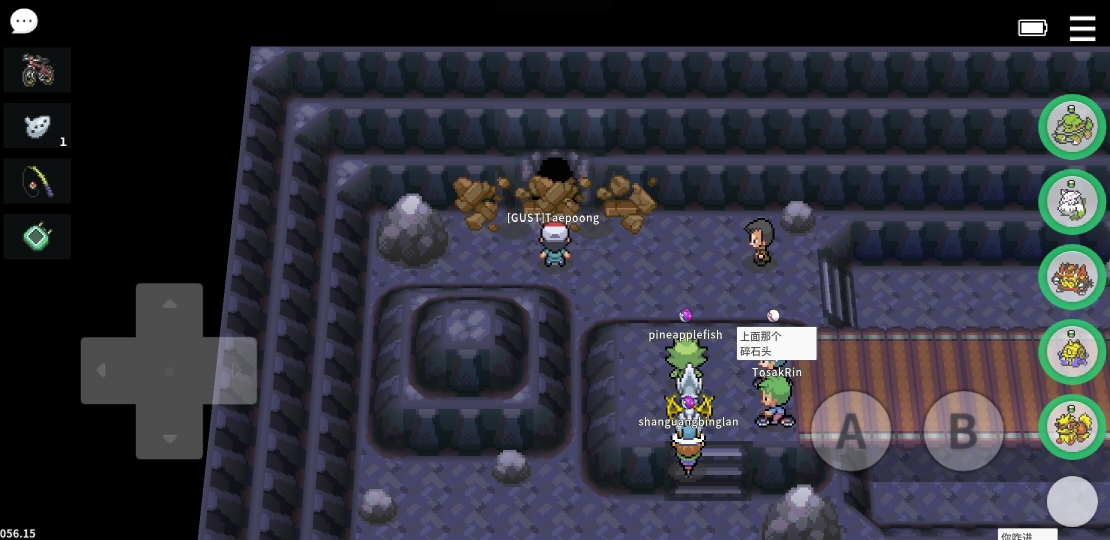This screenshot has height=540, width=1110.
Task: Use the ocarina hotbar item
Action: pos(37,126)
